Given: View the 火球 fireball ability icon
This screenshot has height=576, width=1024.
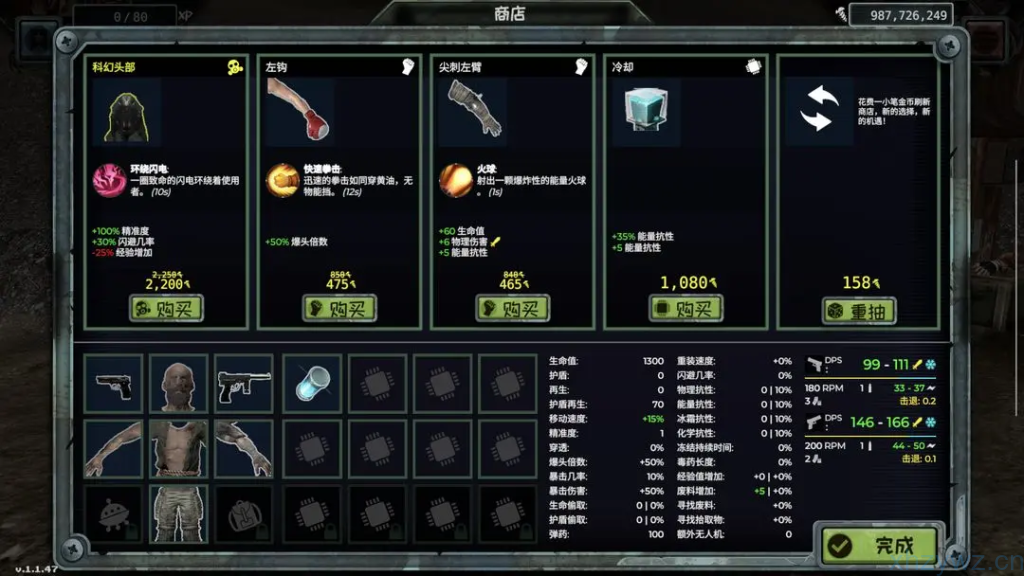Looking at the screenshot, I should [x=455, y=180].
